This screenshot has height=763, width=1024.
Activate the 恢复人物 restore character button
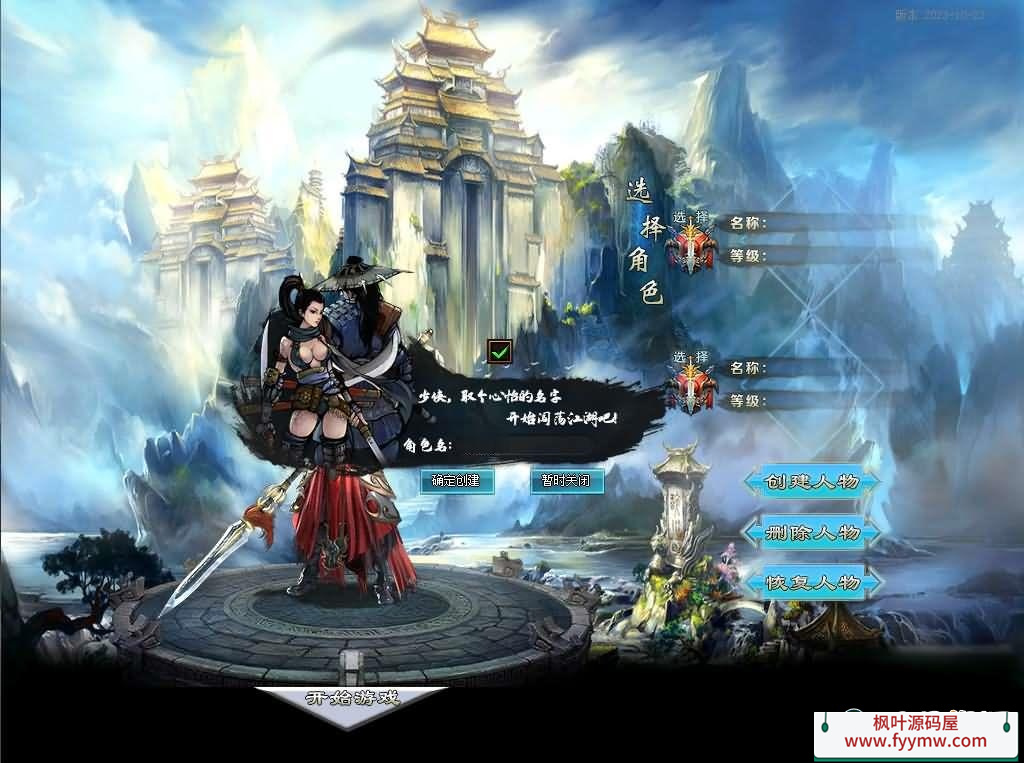click(812, 582)
